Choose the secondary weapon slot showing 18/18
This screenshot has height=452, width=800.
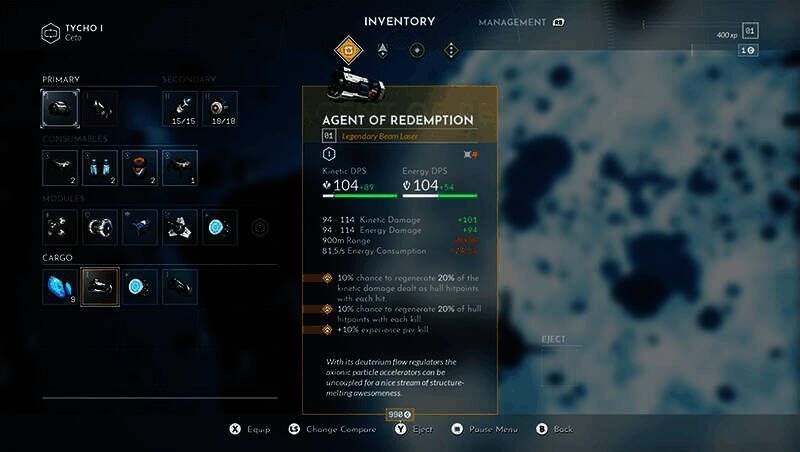(x=220, y=108)
